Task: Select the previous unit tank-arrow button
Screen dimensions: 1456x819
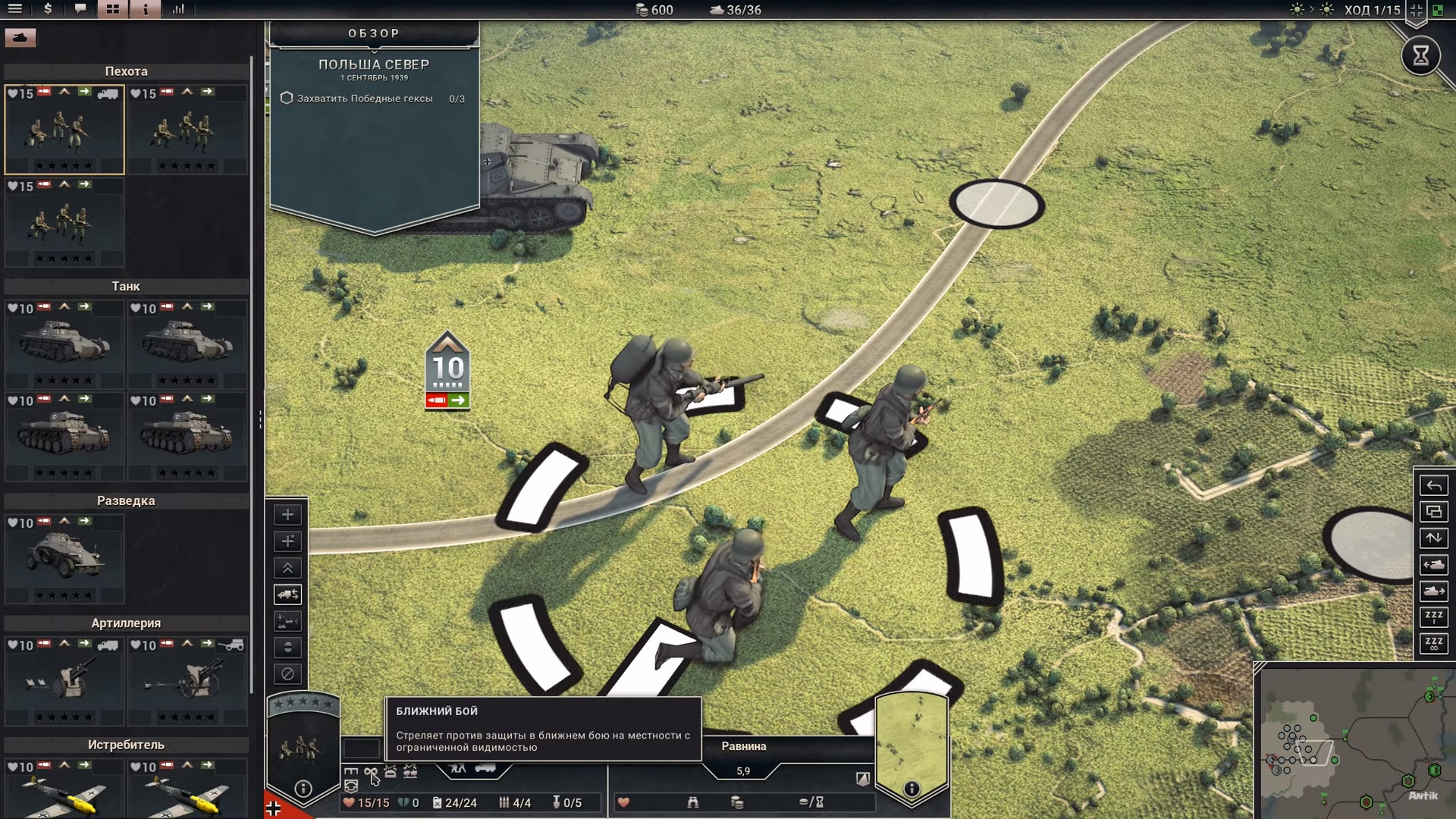Action: coord(1433,565)
